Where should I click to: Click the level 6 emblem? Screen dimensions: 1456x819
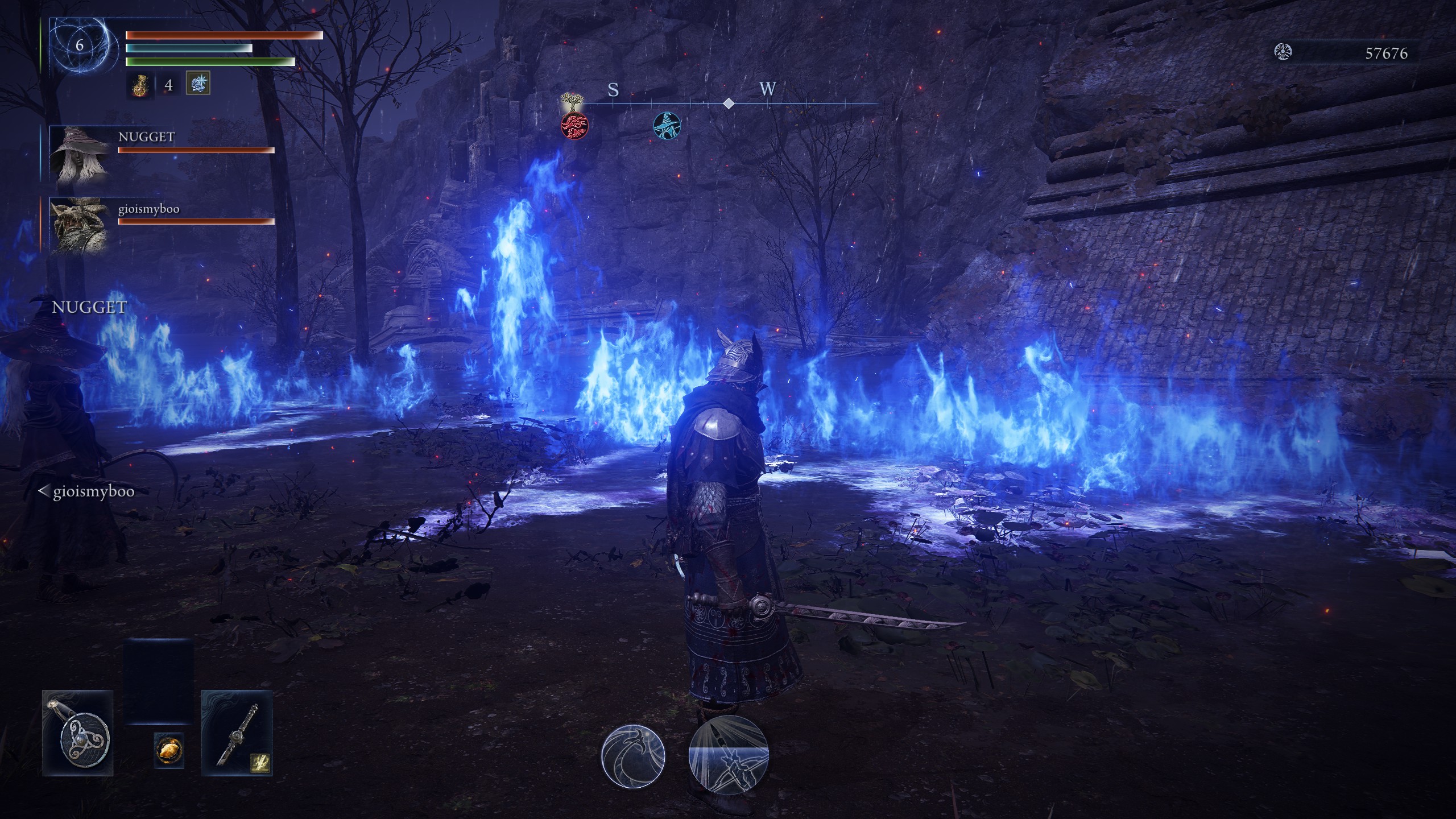pos(80,45)
